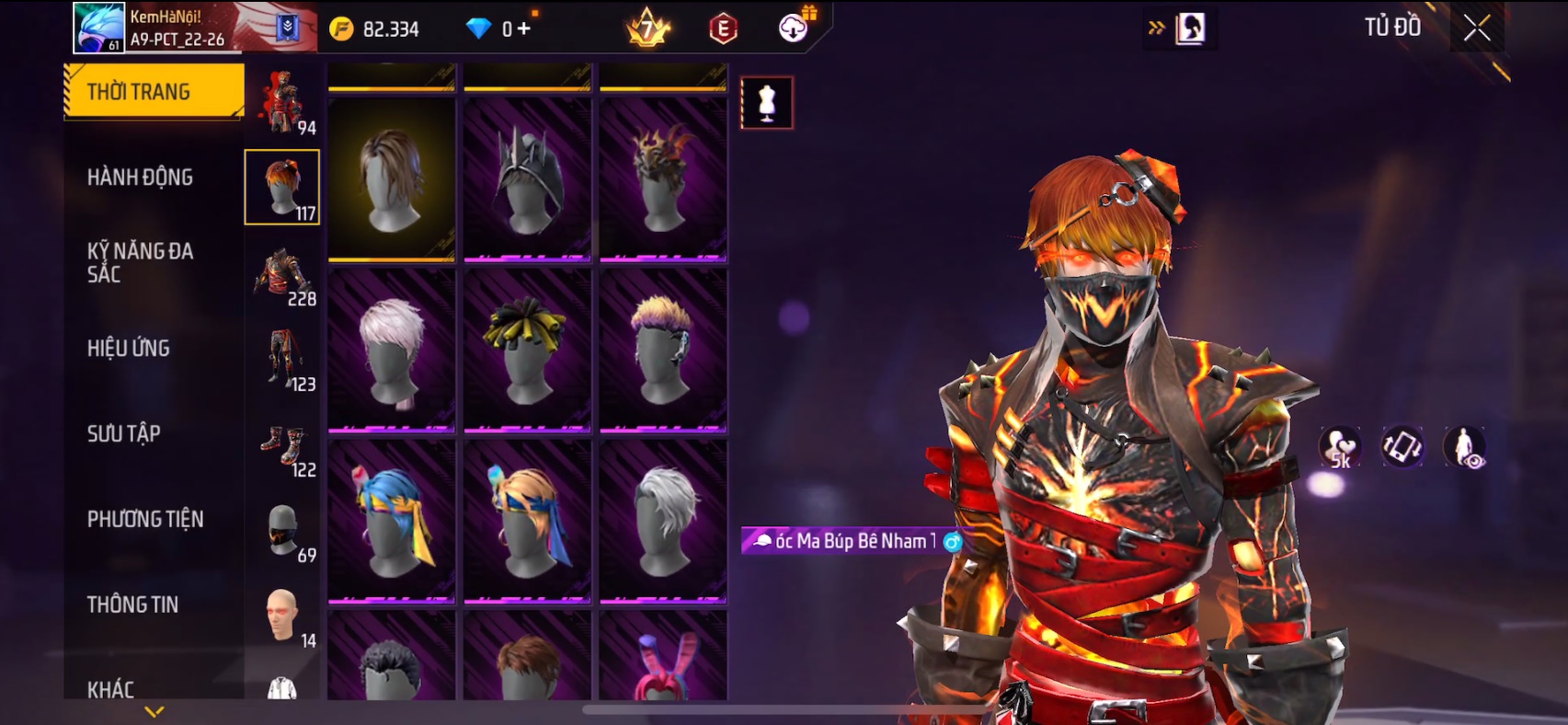Equip the black and yellow dreadlock hair
This screenshot has width=1568, height=725.
tap(527, 351)
